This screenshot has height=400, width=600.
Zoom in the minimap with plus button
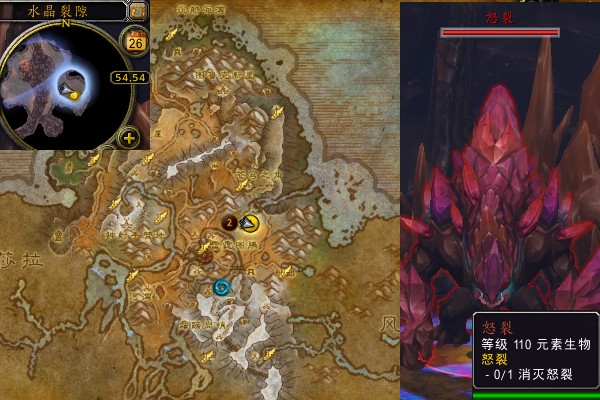point(129,138)
